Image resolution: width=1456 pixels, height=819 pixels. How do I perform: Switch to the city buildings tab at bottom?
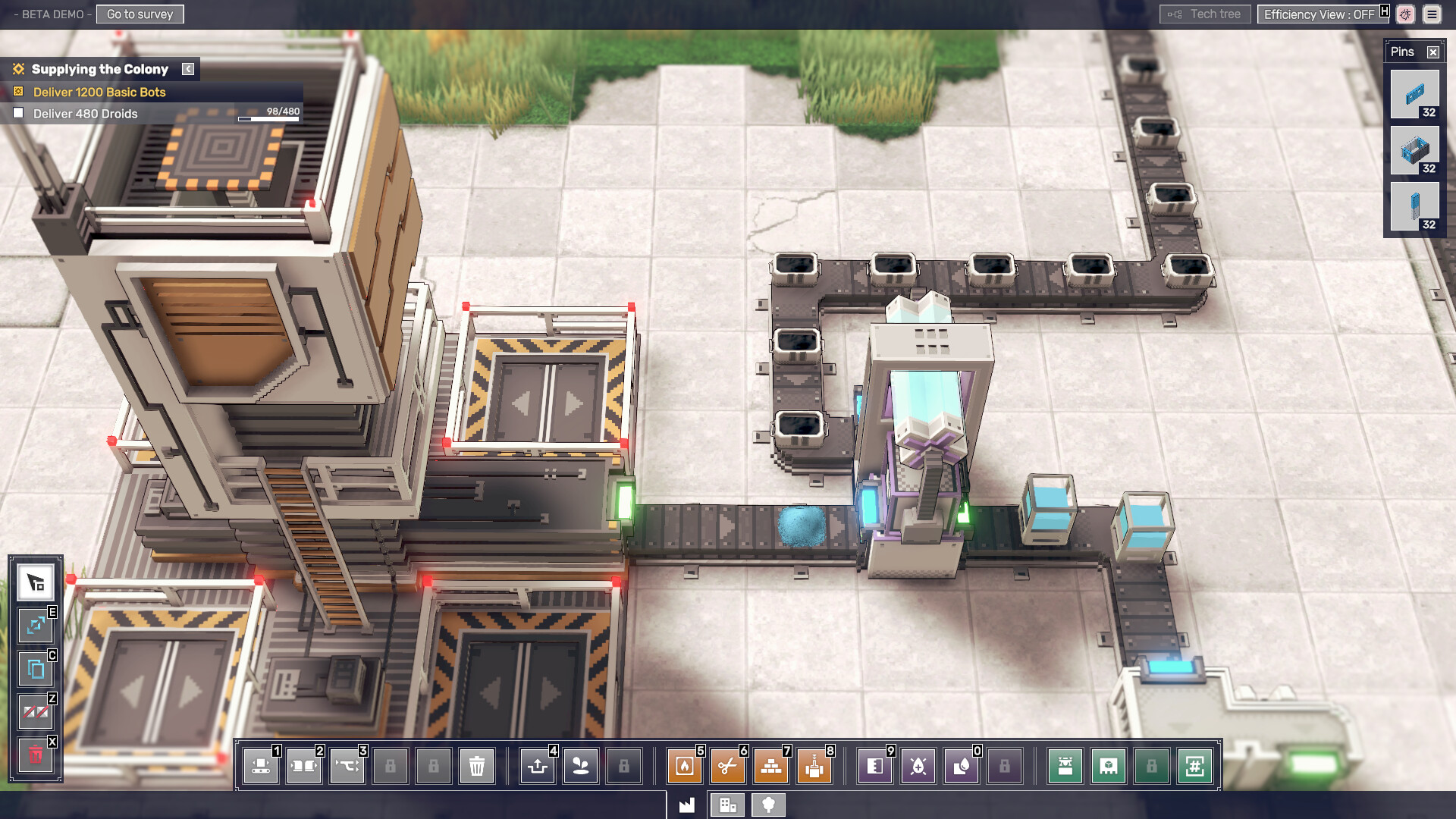pyautogui.click(x=727, y=805)
